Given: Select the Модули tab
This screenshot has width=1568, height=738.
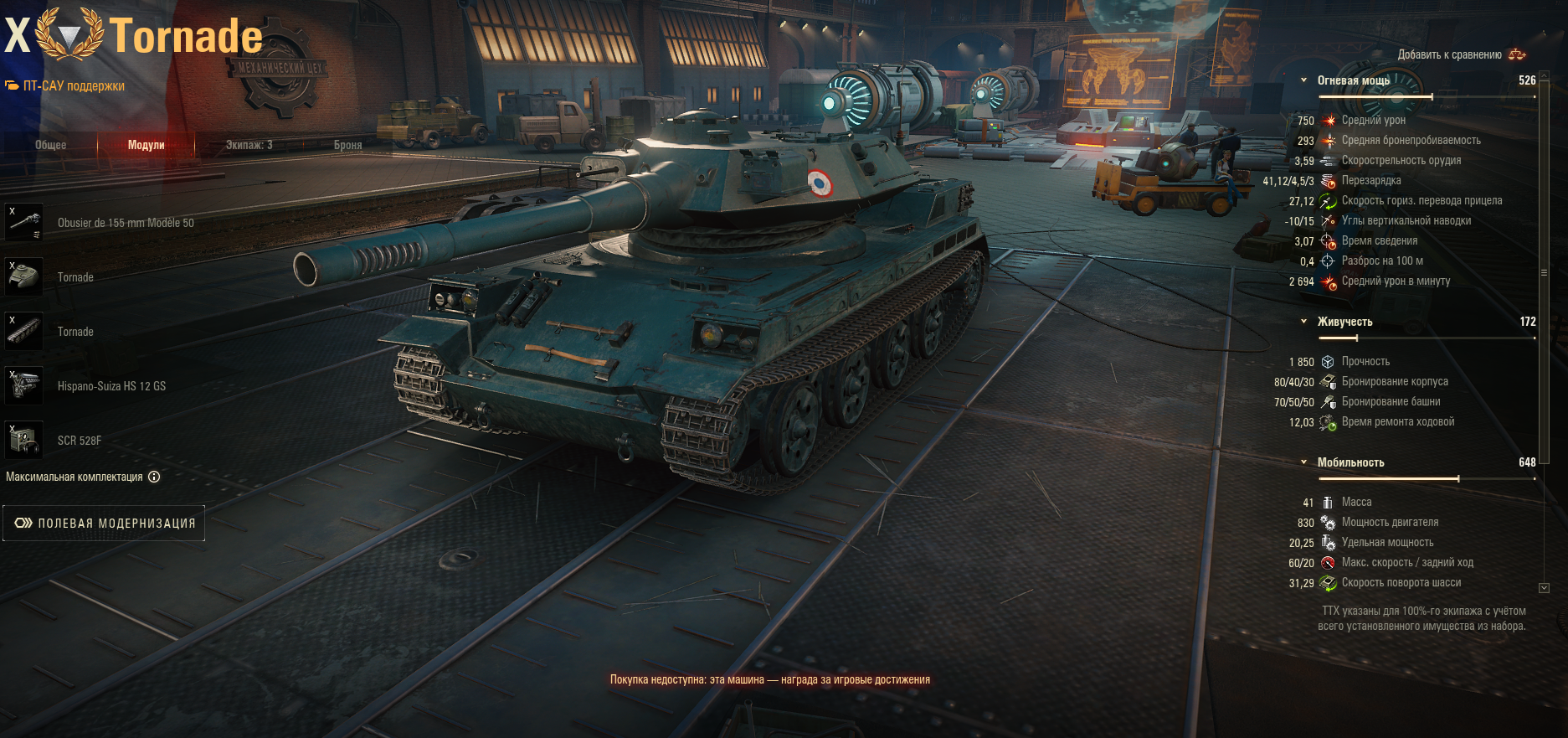Looking at the screenshot, I should coord(146,145).
